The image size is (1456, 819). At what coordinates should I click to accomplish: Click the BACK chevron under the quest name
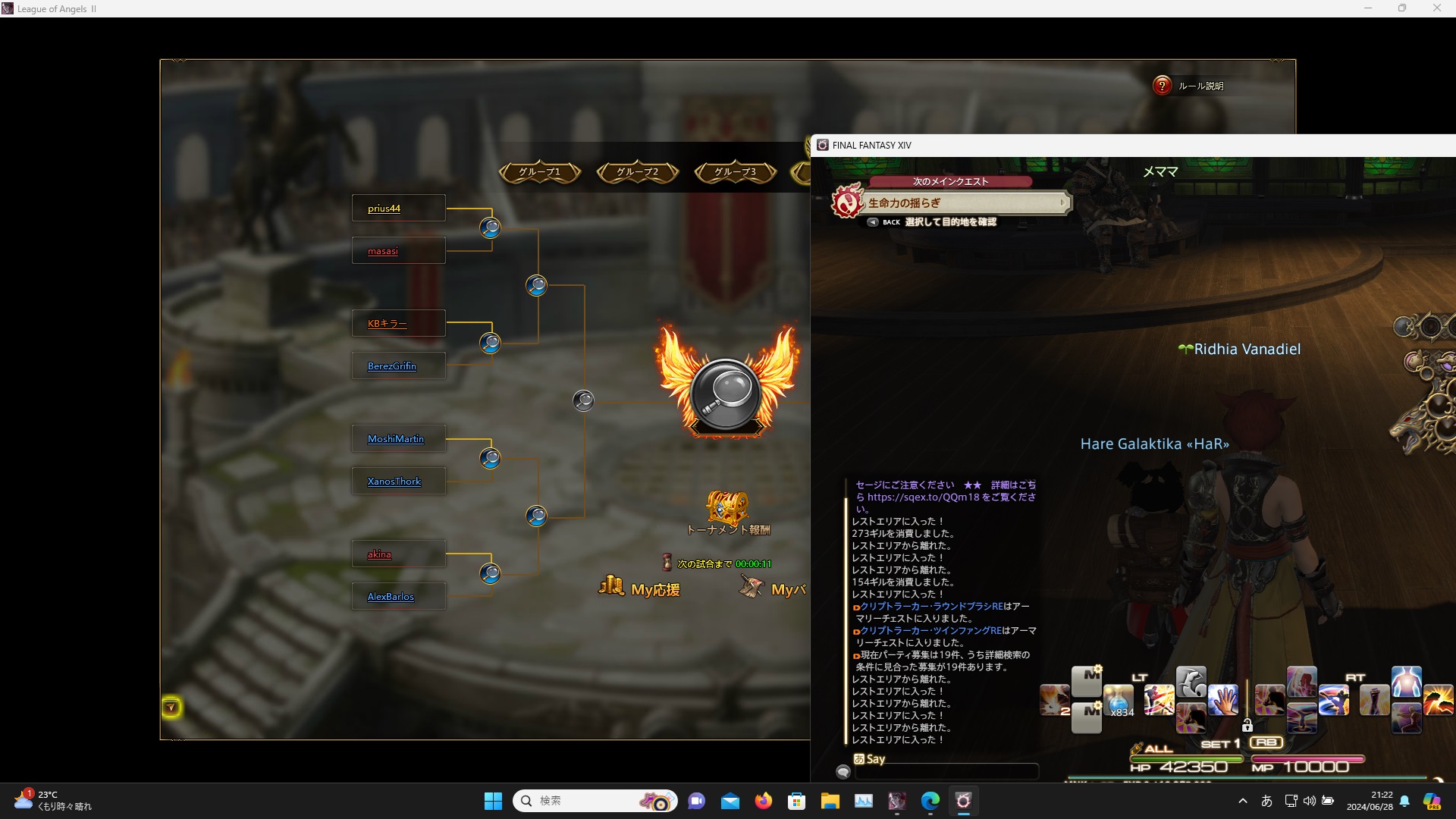click(874, 222)
